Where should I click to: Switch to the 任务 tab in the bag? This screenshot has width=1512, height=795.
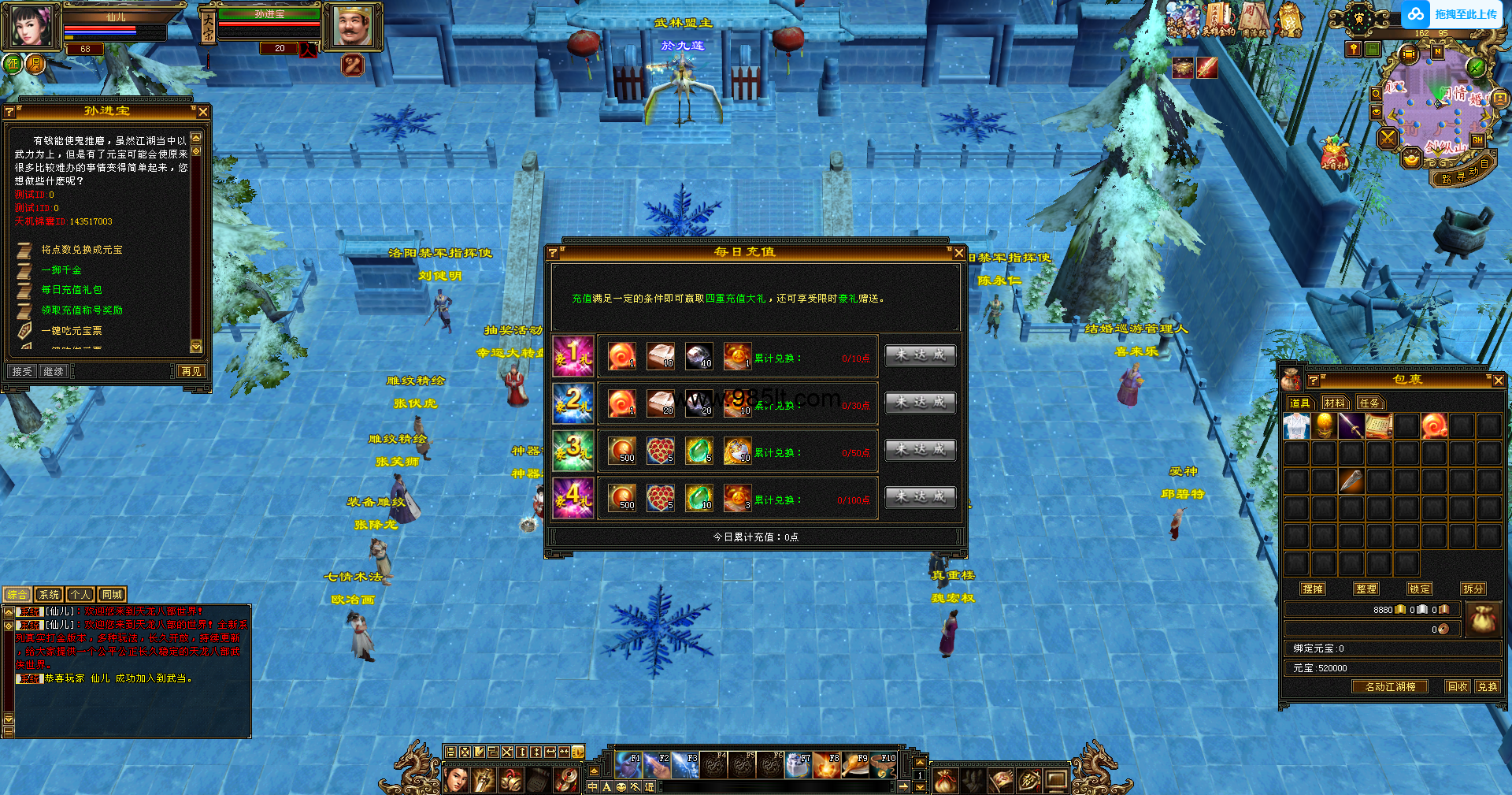1369,403
